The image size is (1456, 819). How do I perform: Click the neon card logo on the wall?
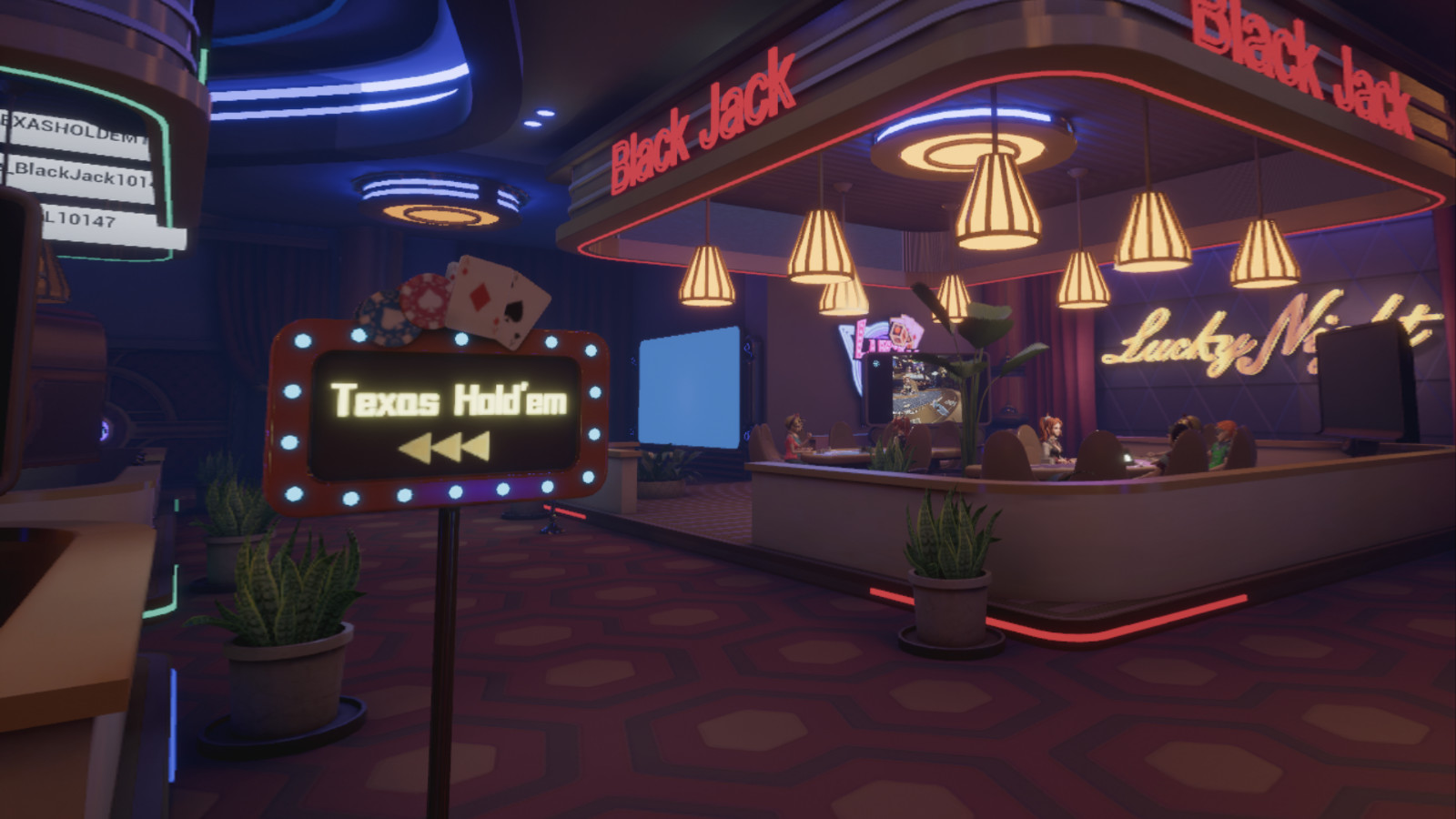click(901, 332)
